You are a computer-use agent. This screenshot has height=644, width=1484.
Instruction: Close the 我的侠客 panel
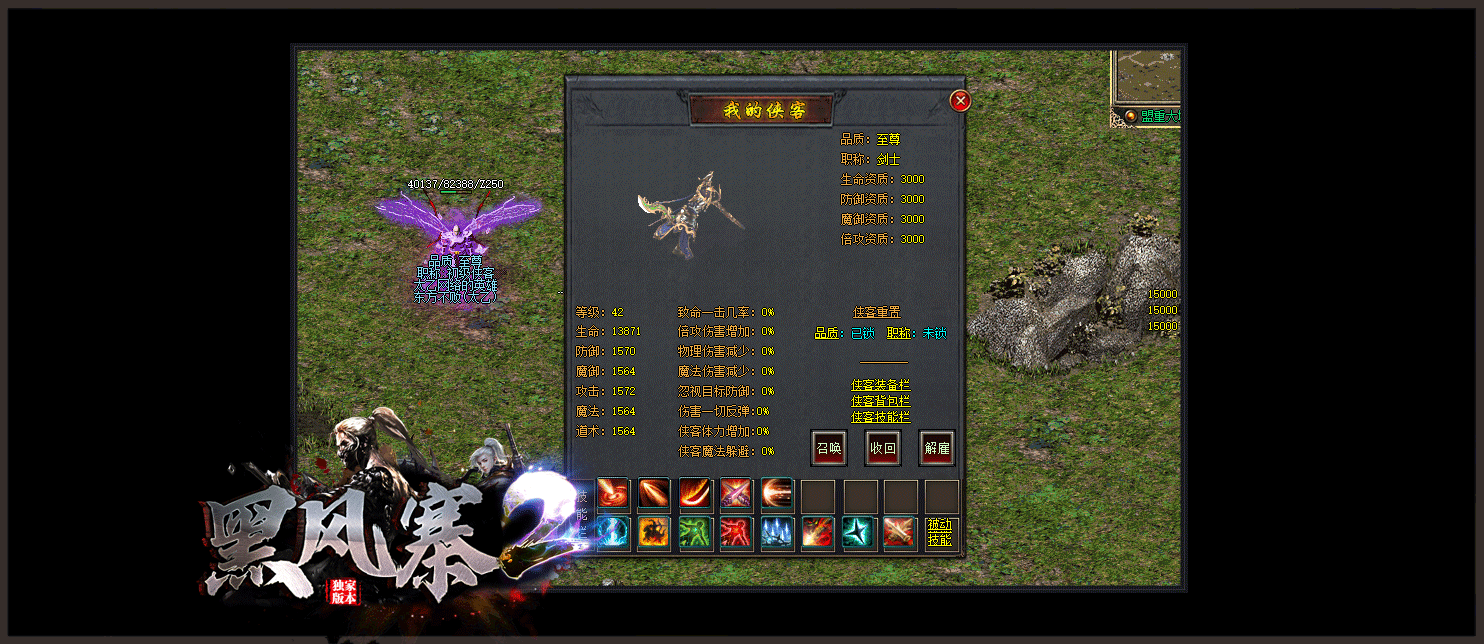click(960, 100)
